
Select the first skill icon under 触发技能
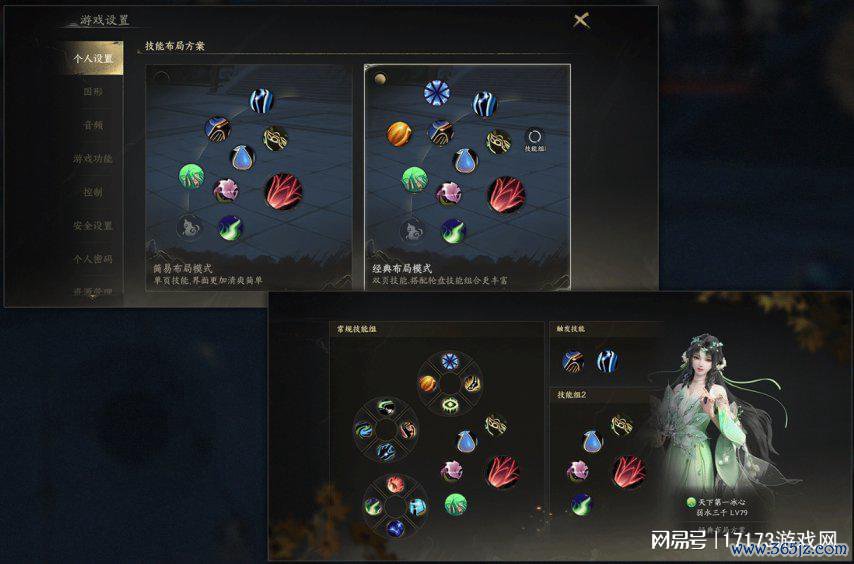574,361
